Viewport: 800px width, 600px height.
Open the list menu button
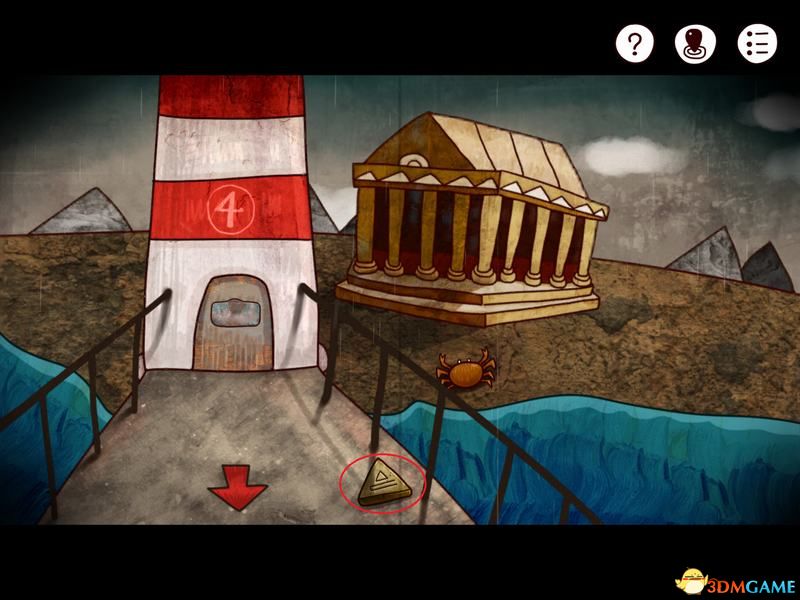pyautogui.click(x=757, y=43)
